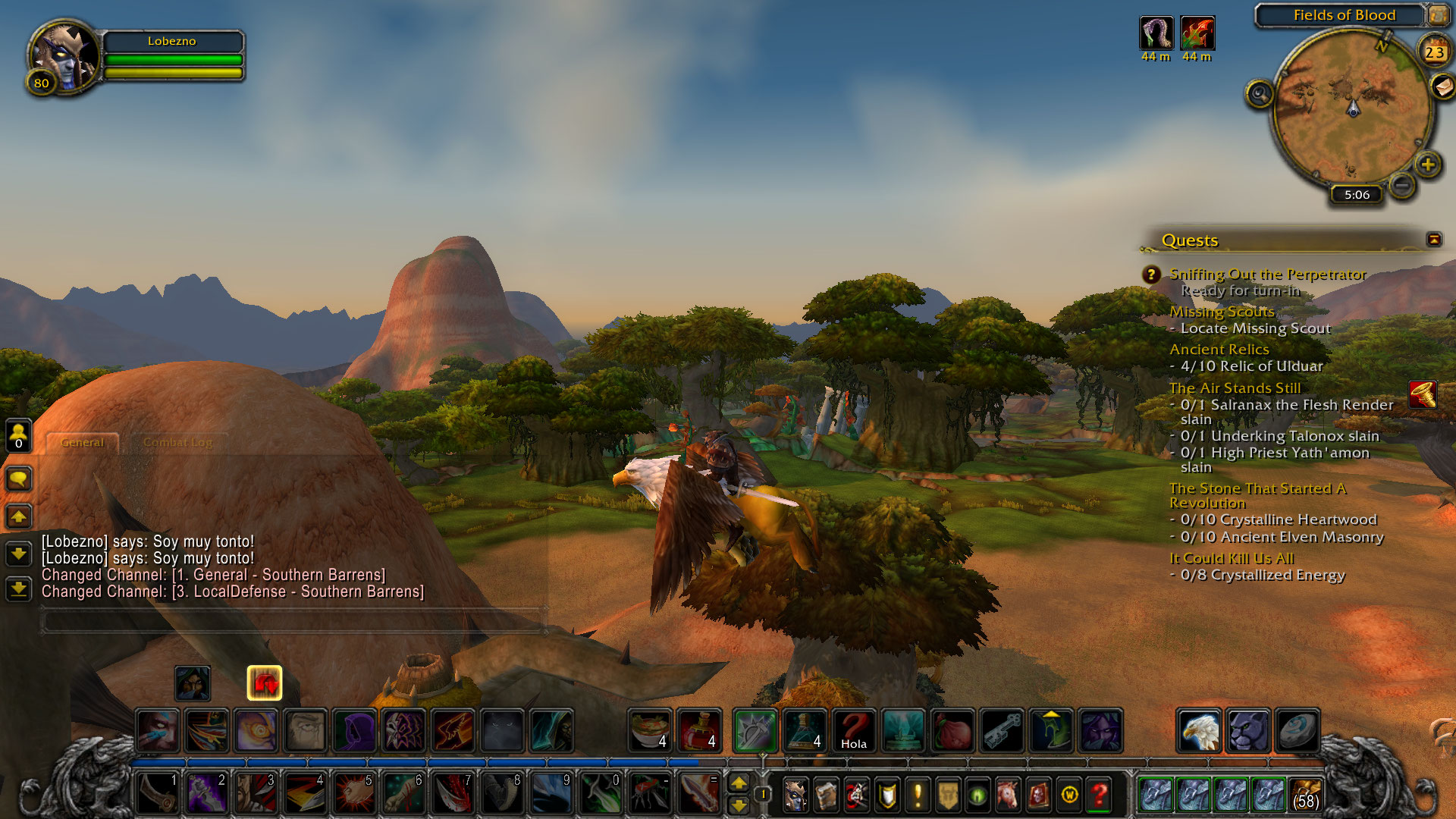Collapse the Quests tracker panel
The width and height of the screenshot is (1456, 819).
[1433, 240]
